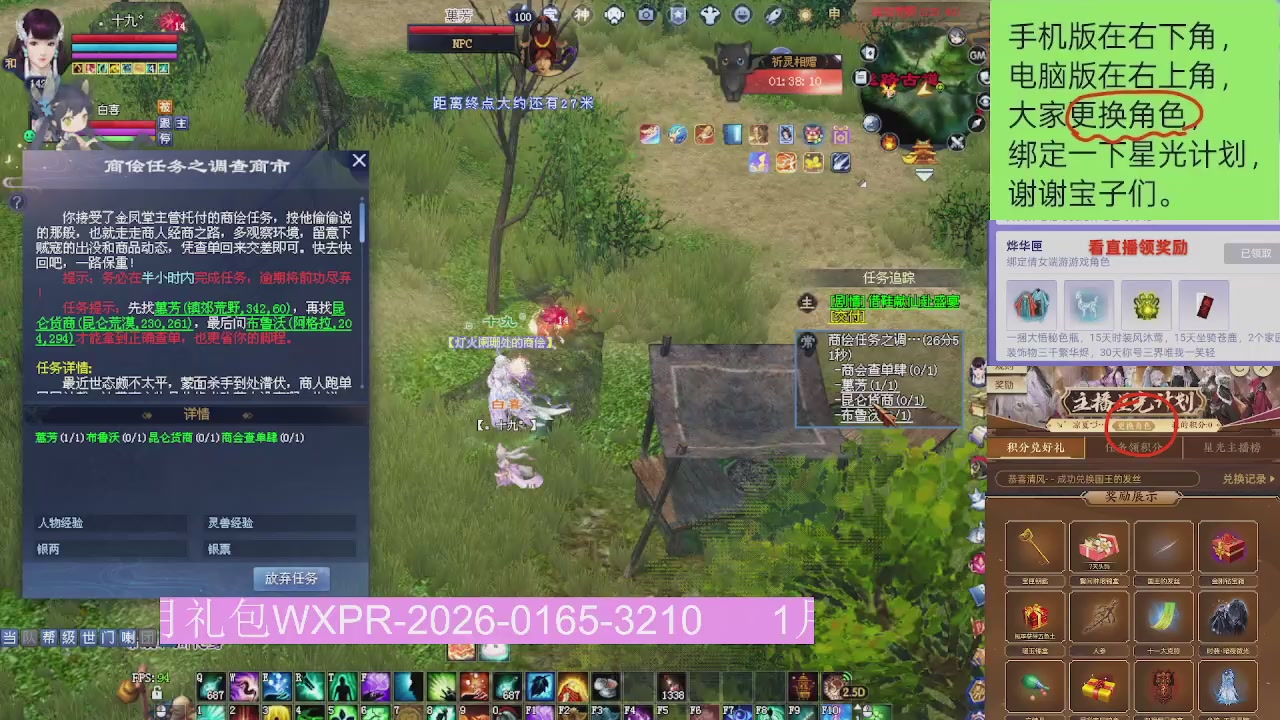Switch to the 星光主播榜 tab
This screenshot has height=720, width=1280.
[x=1230, y=447]
